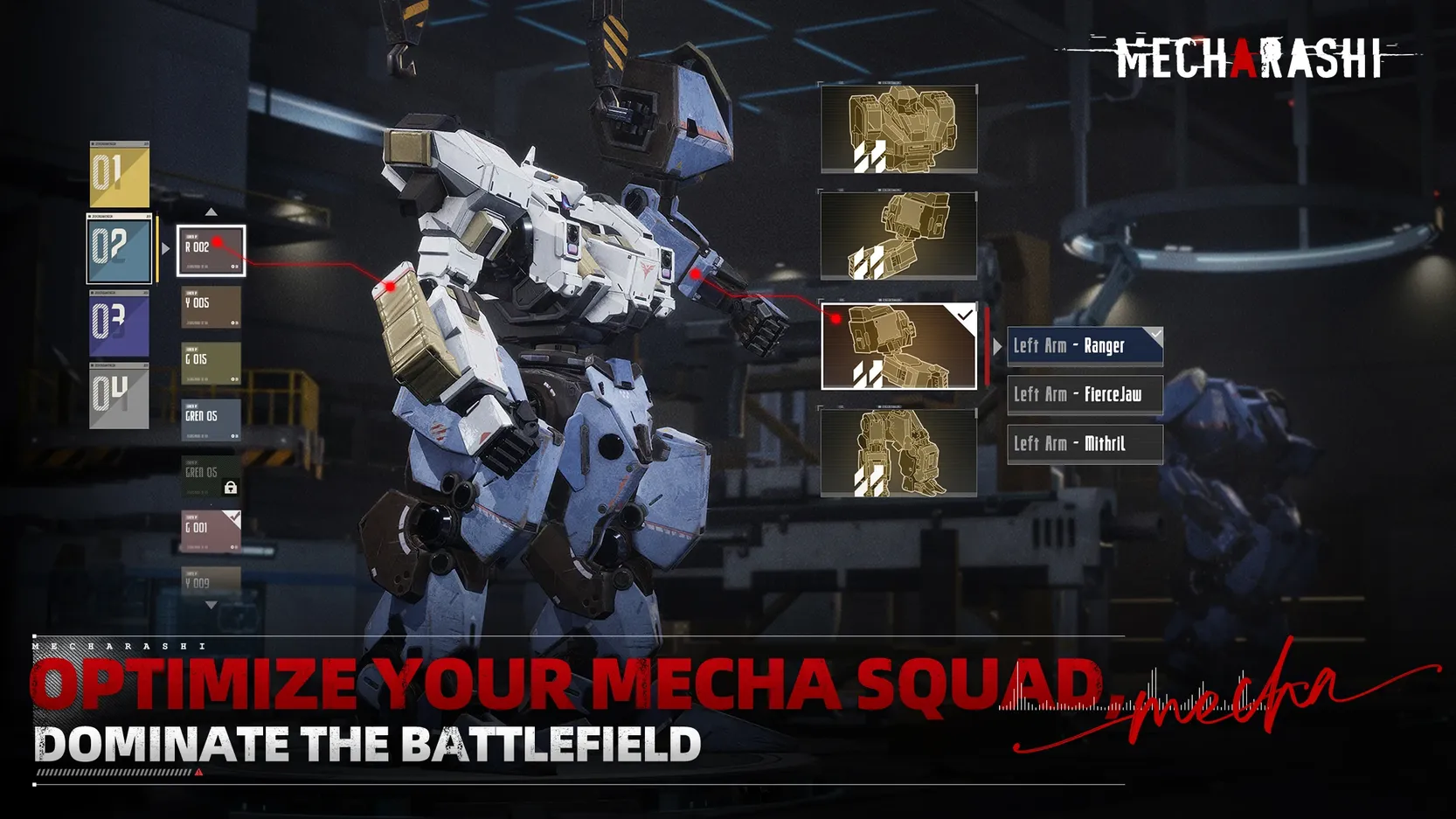The width and height of the screenshot is (1456, 819).
Task: Click the locked GREN 05 card
Action: point(211,476)
